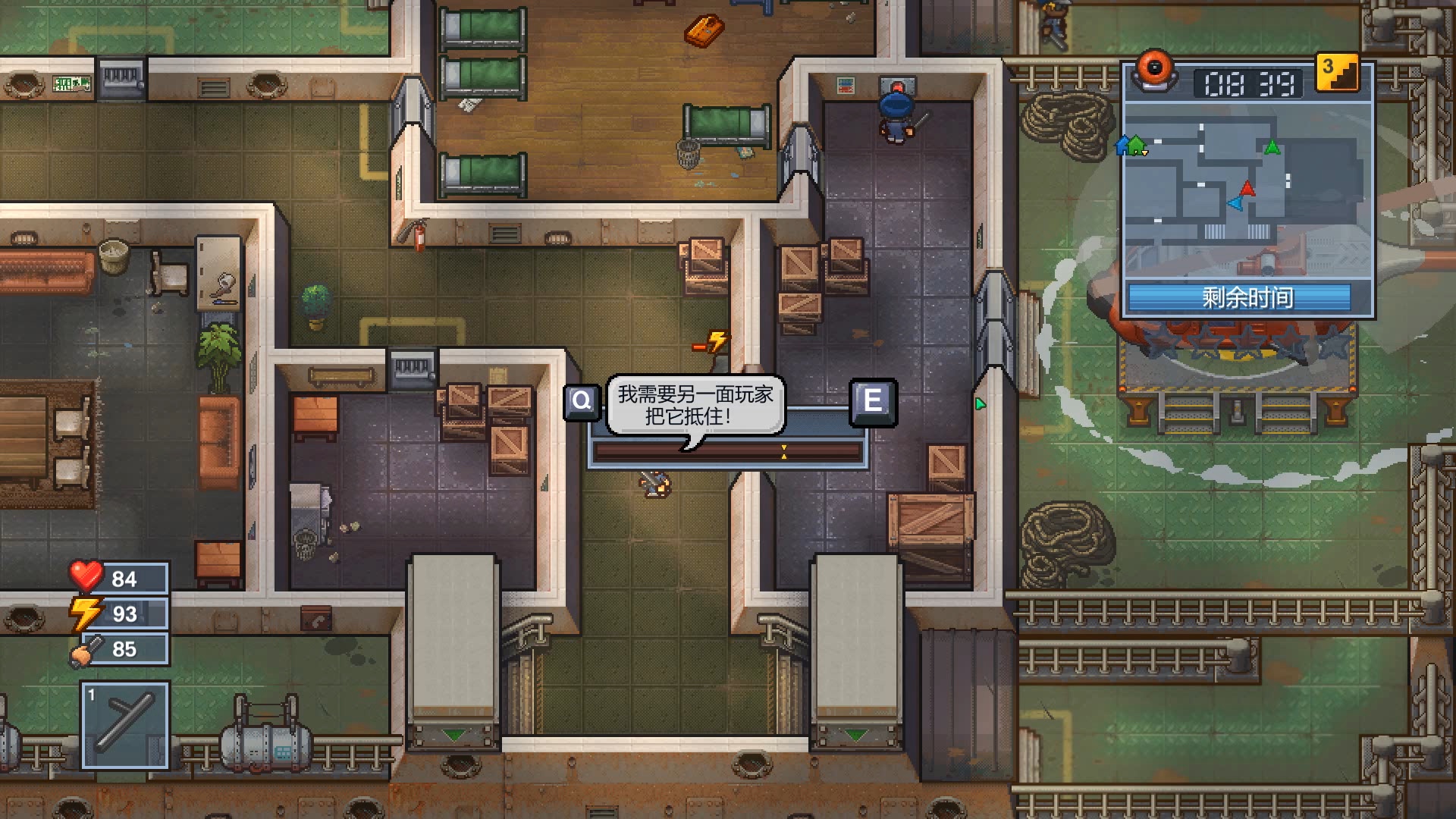Click the blue arrow player marker on minimap
This screenshot has width=1456, height=819.
tap(1236, 205)
